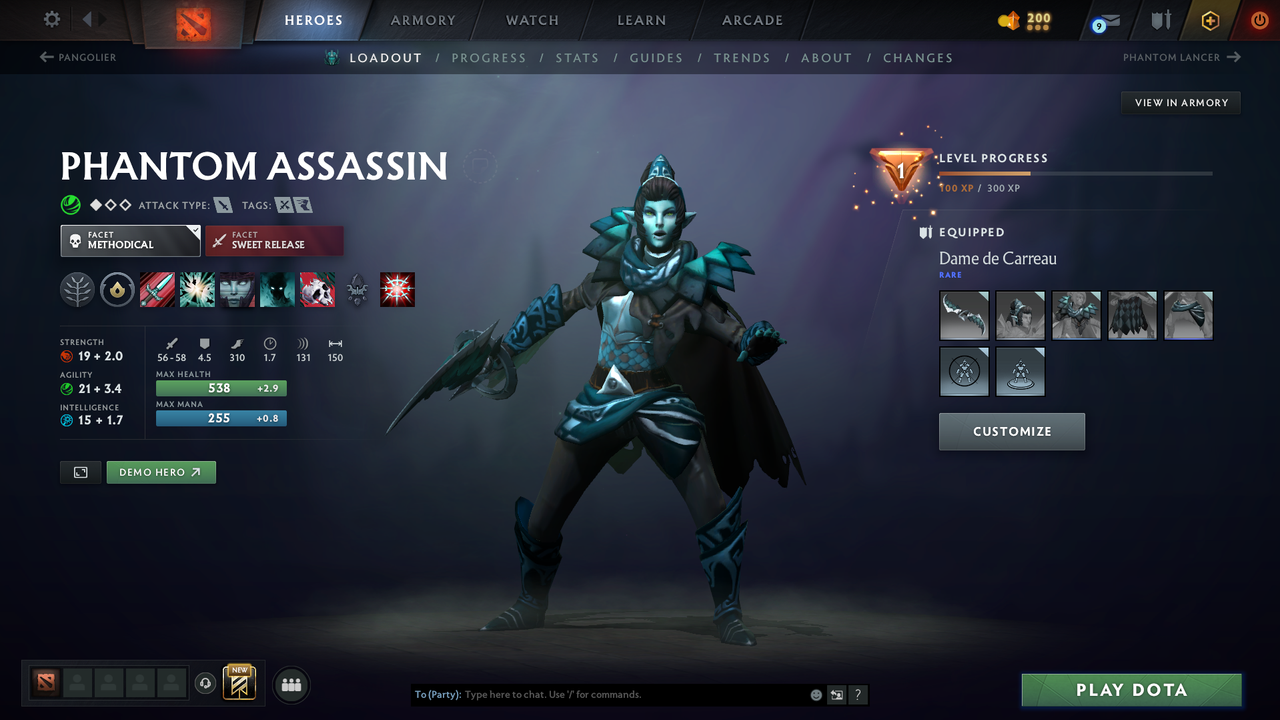This screenshot has height=720, width=1280.
Task: Open the Fan of Knives shadow ability icon
Action: click(x=277, y=290)
